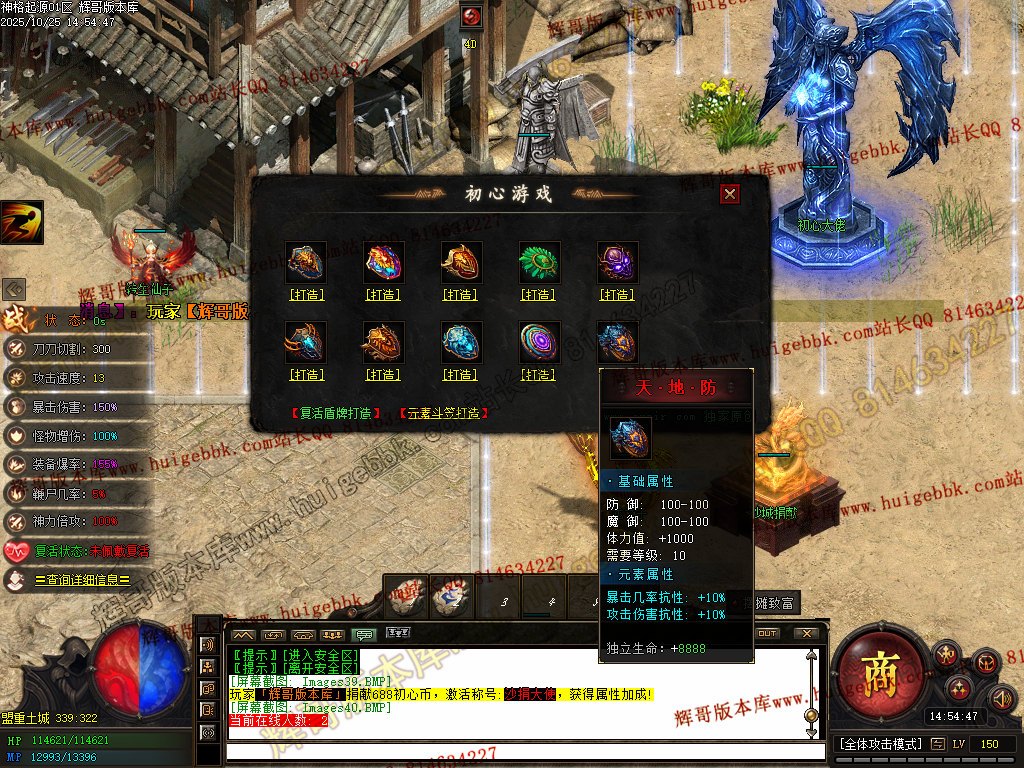1024x768 pixels.
Task: Forge the rainbow crystal shield
Action: click(x=383, y=295)
